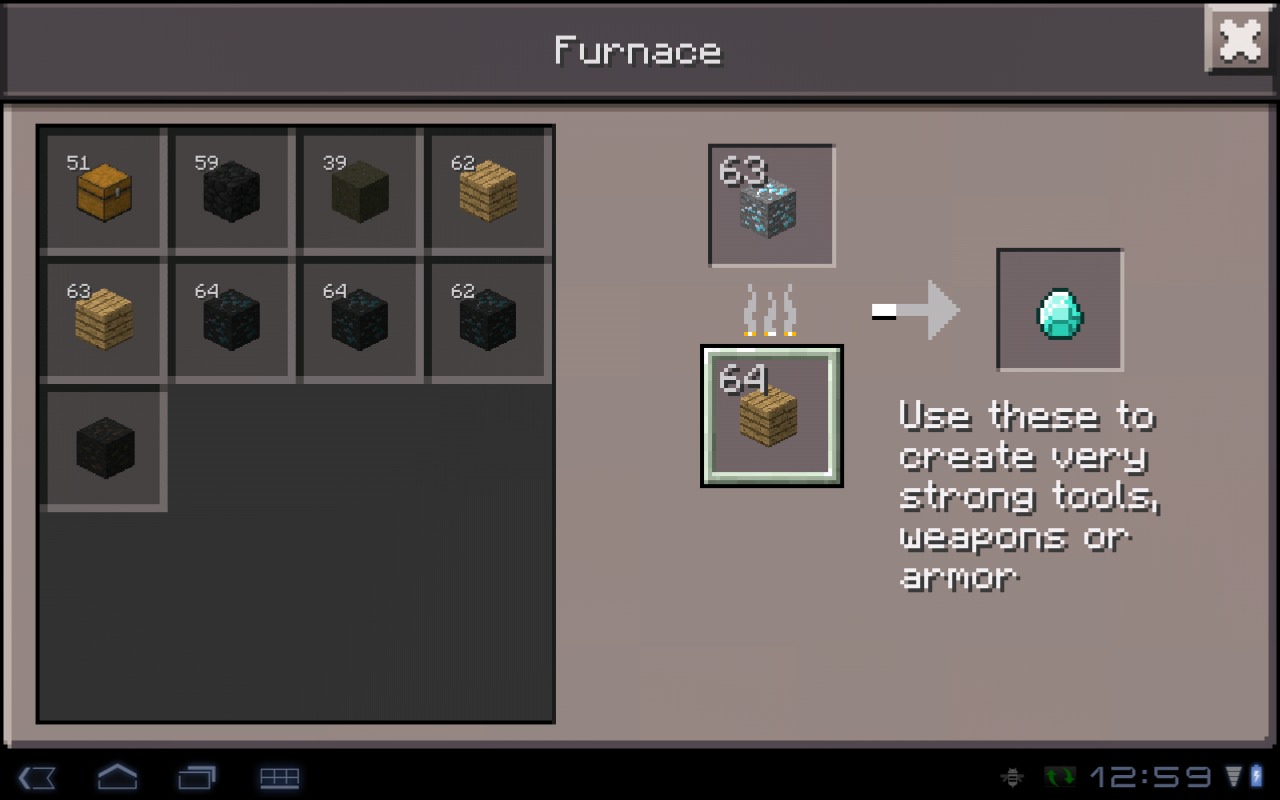The image size is (1280, 800).
Task: Open recent apps from the navigation bar
Action: coord(198,777)
